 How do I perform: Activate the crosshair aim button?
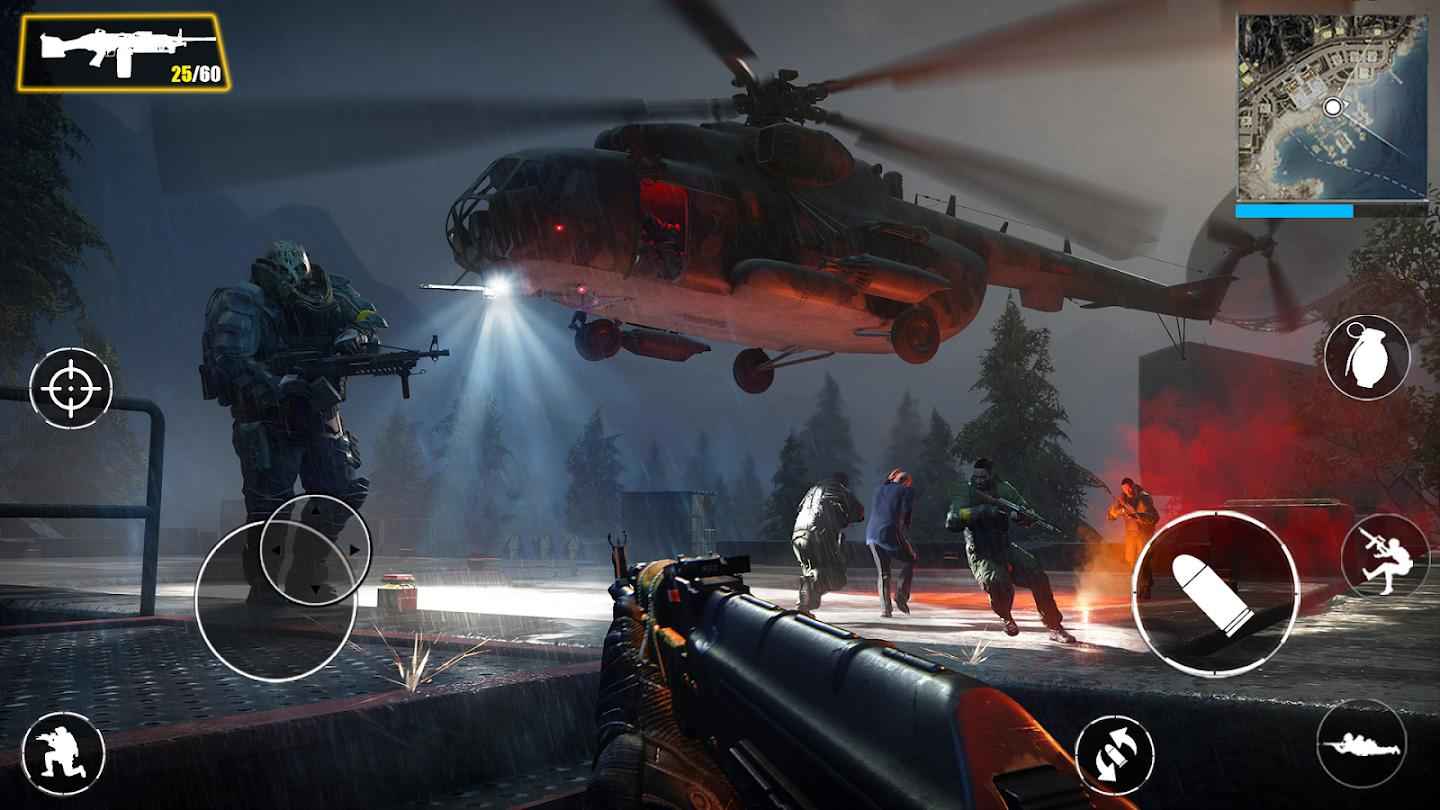[x=71, y=388]
